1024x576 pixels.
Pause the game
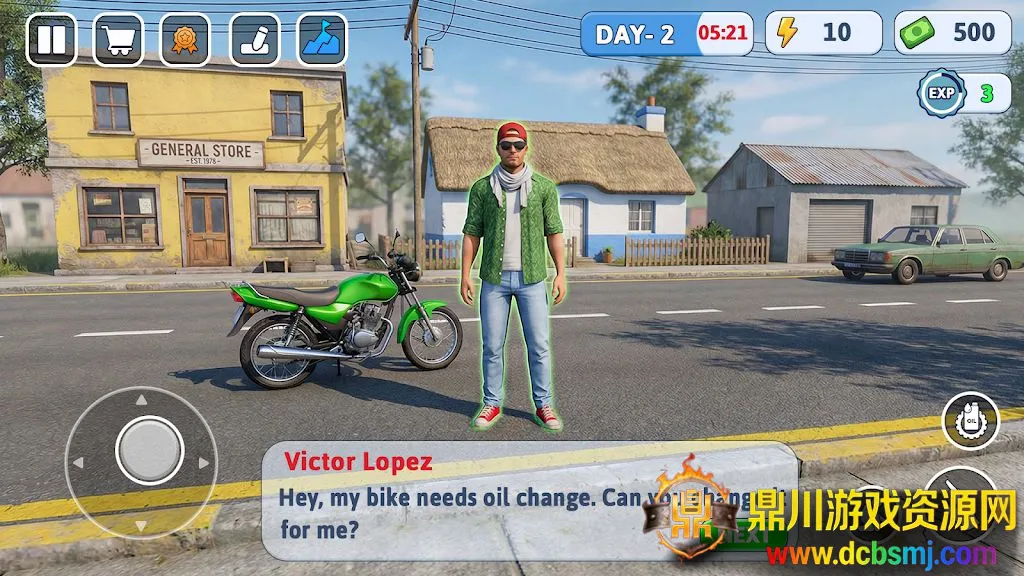tap(51, 40)
